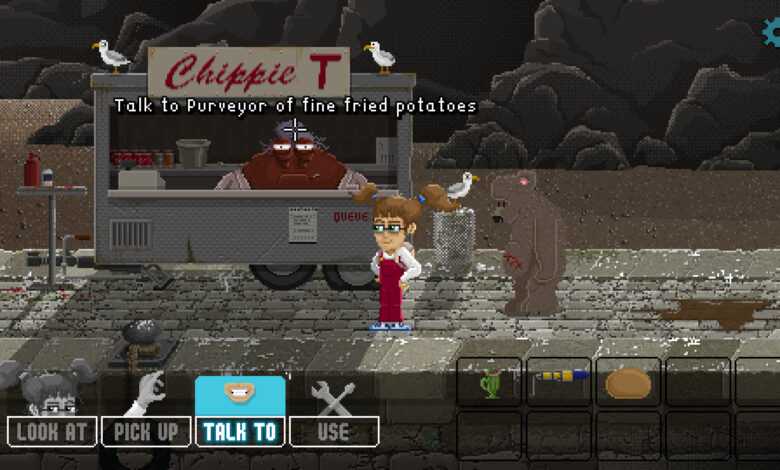780x470 pixels.
Task: Choose the Pick Up verb
Action: tap(146, 431)
